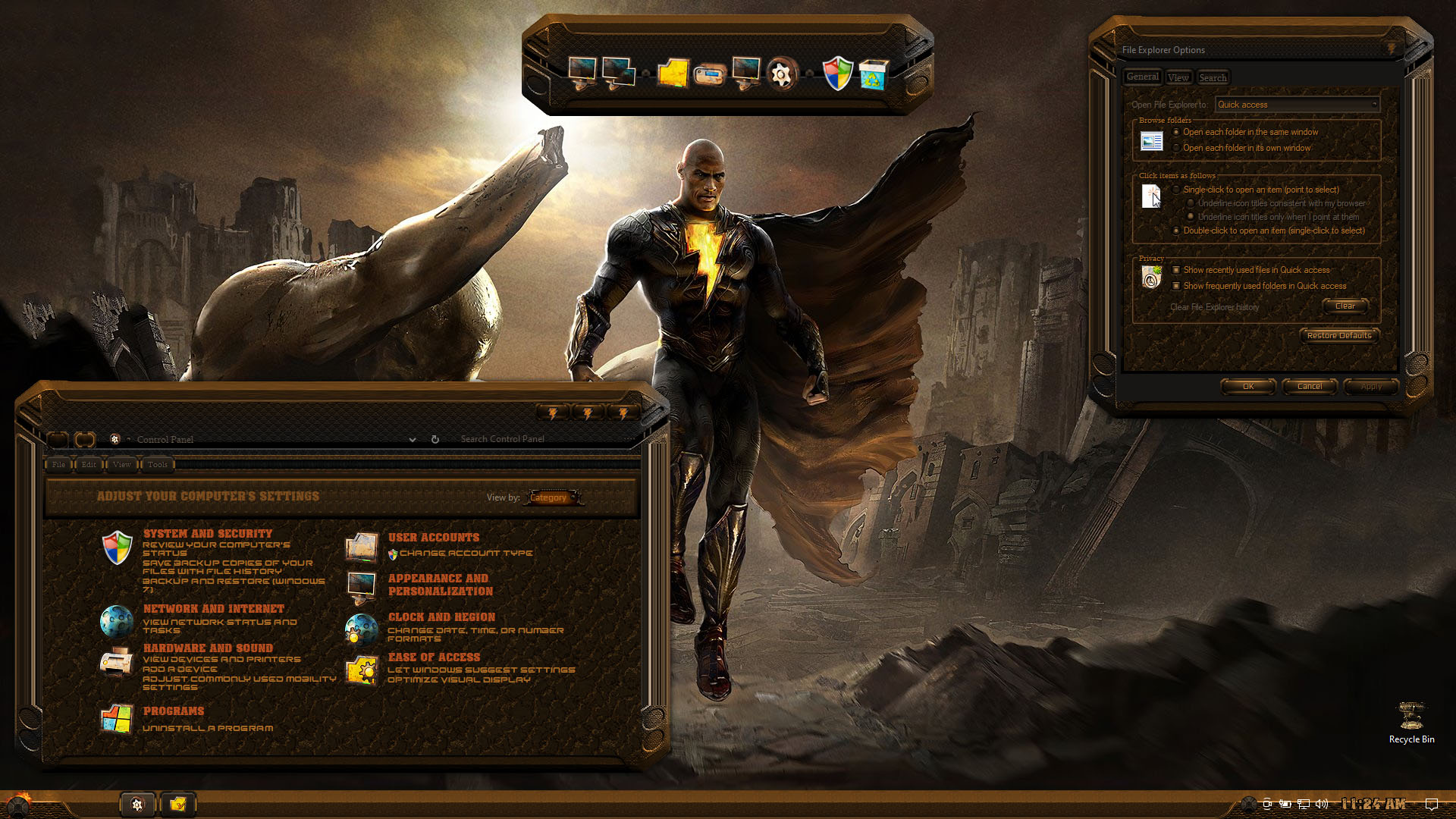This screenshot has height=819, width=1456.
Task: Switch to the View tab
Action: tap(1178, 77)
